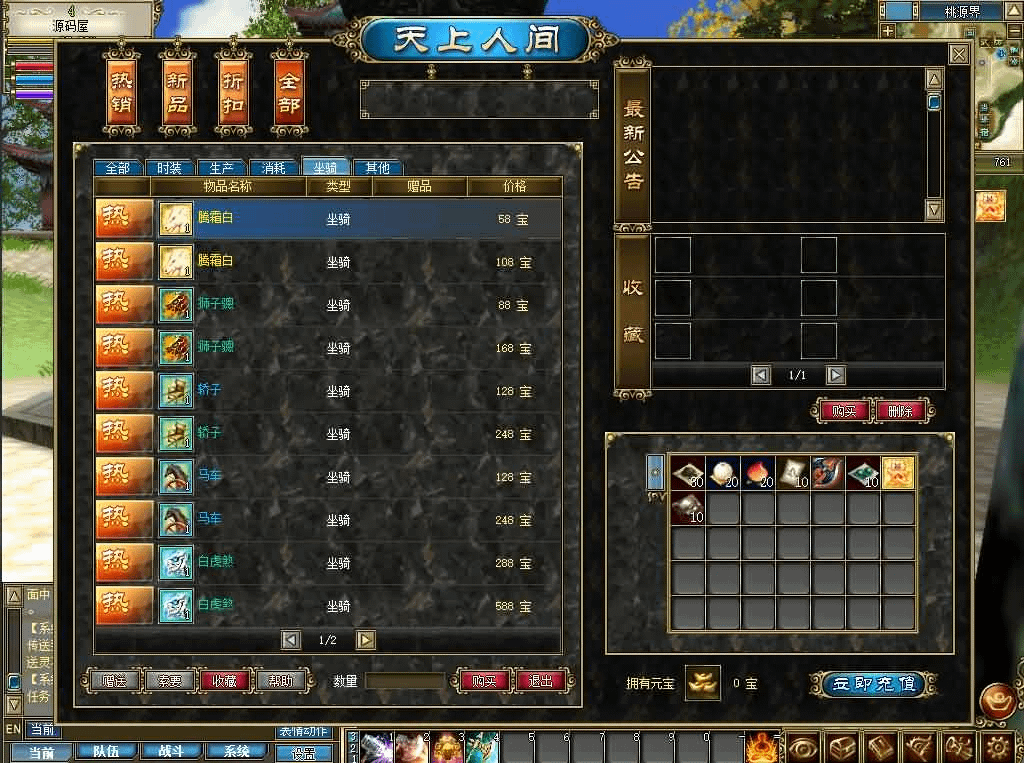Go to next page of item list
The width and height of the screenshot is (1024, 763).
pyautogui.click(x=366, y=640)
